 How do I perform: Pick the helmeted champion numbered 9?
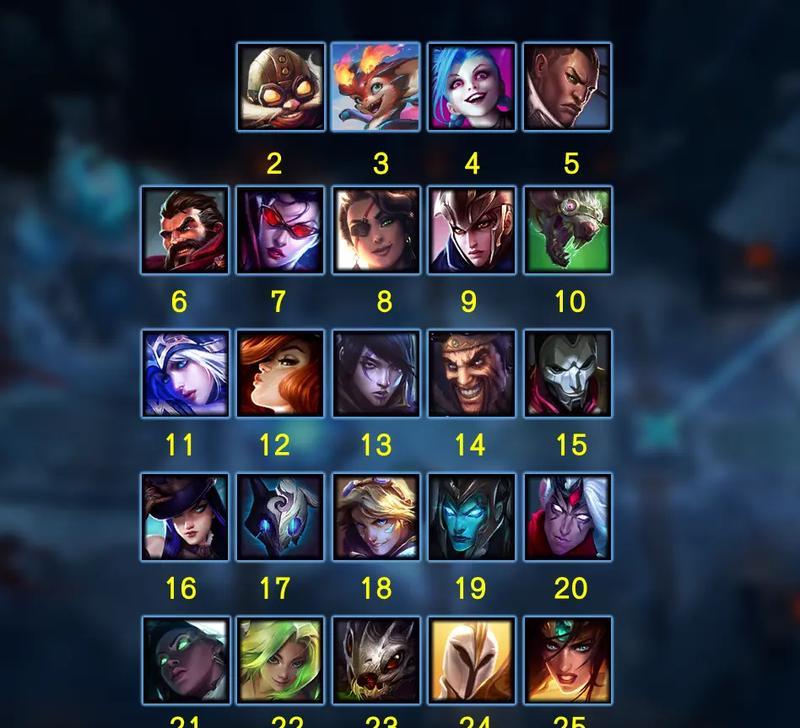point(471,230)
